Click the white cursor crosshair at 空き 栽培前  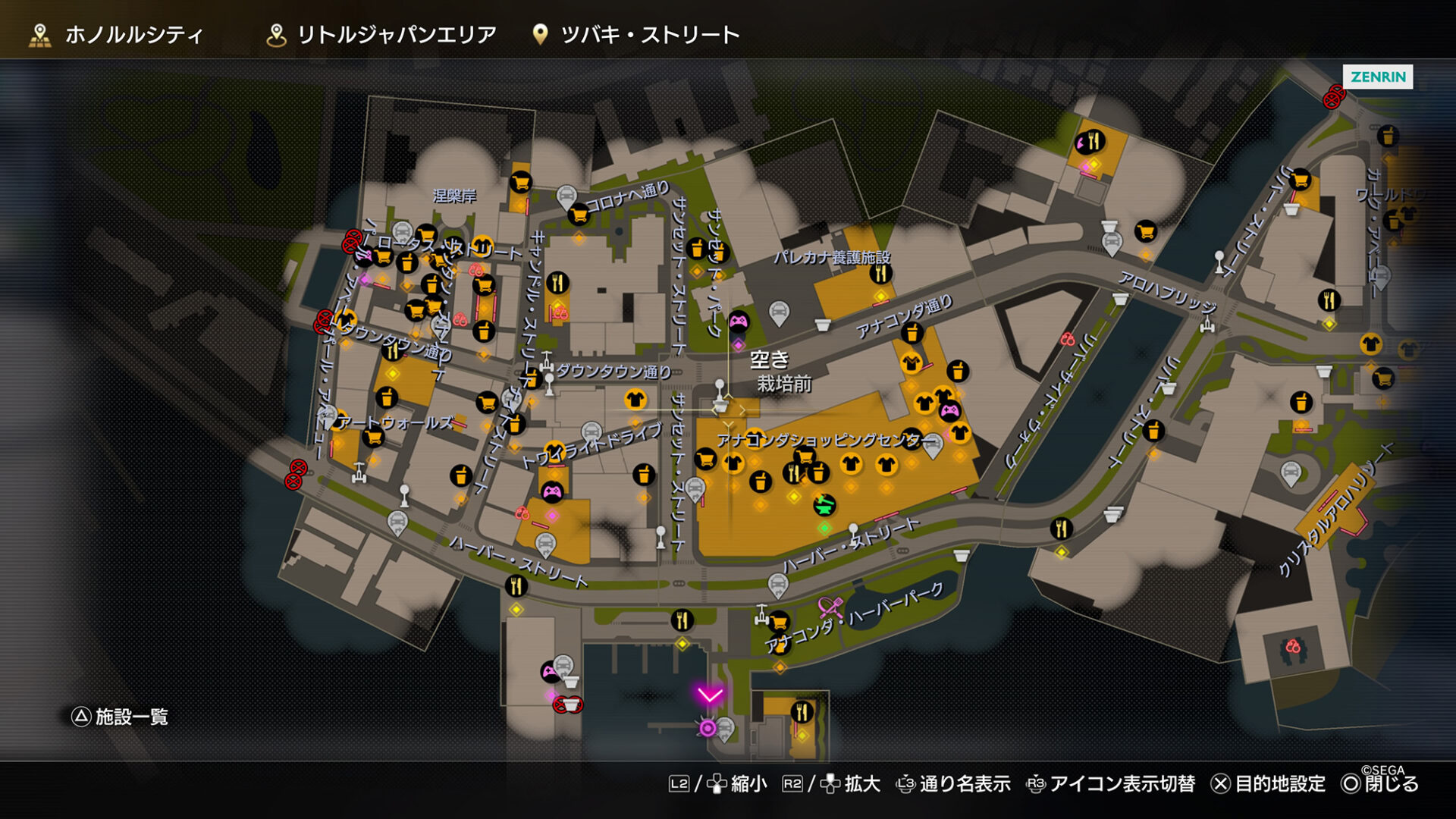729,409
